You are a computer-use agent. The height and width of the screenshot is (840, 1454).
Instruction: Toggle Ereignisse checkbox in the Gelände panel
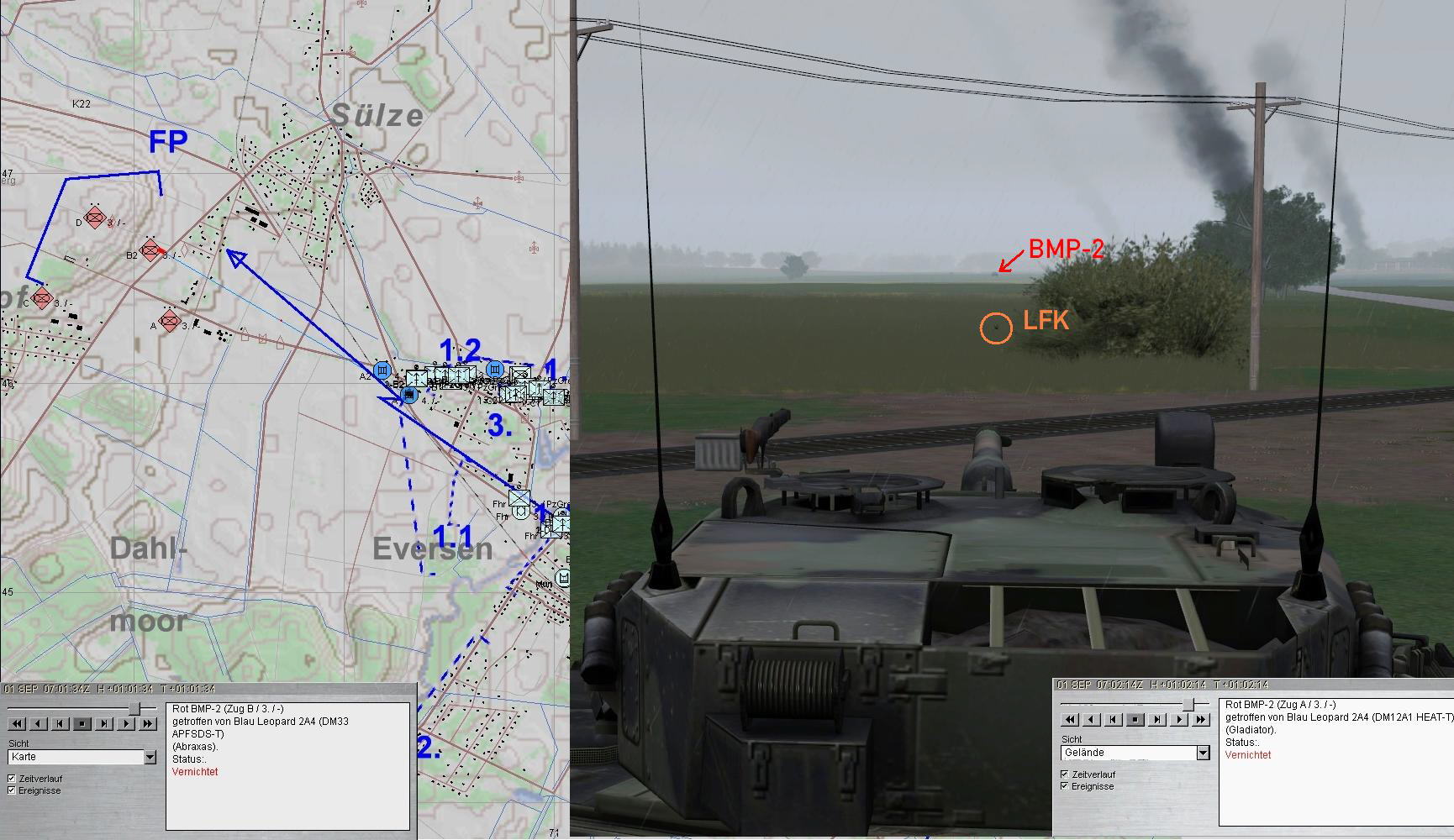1065,786
